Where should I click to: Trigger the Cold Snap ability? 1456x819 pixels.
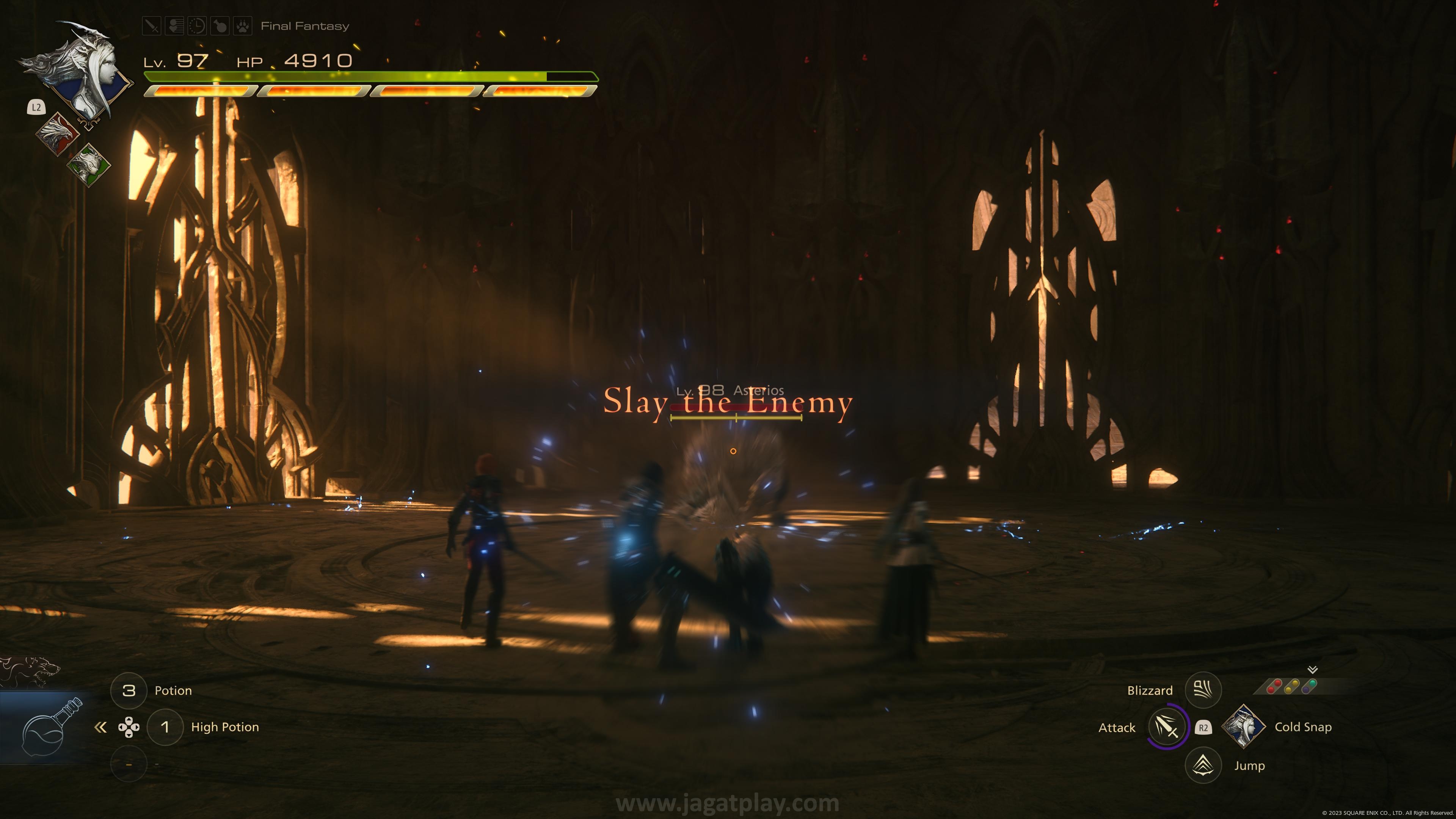(1243, 727)
